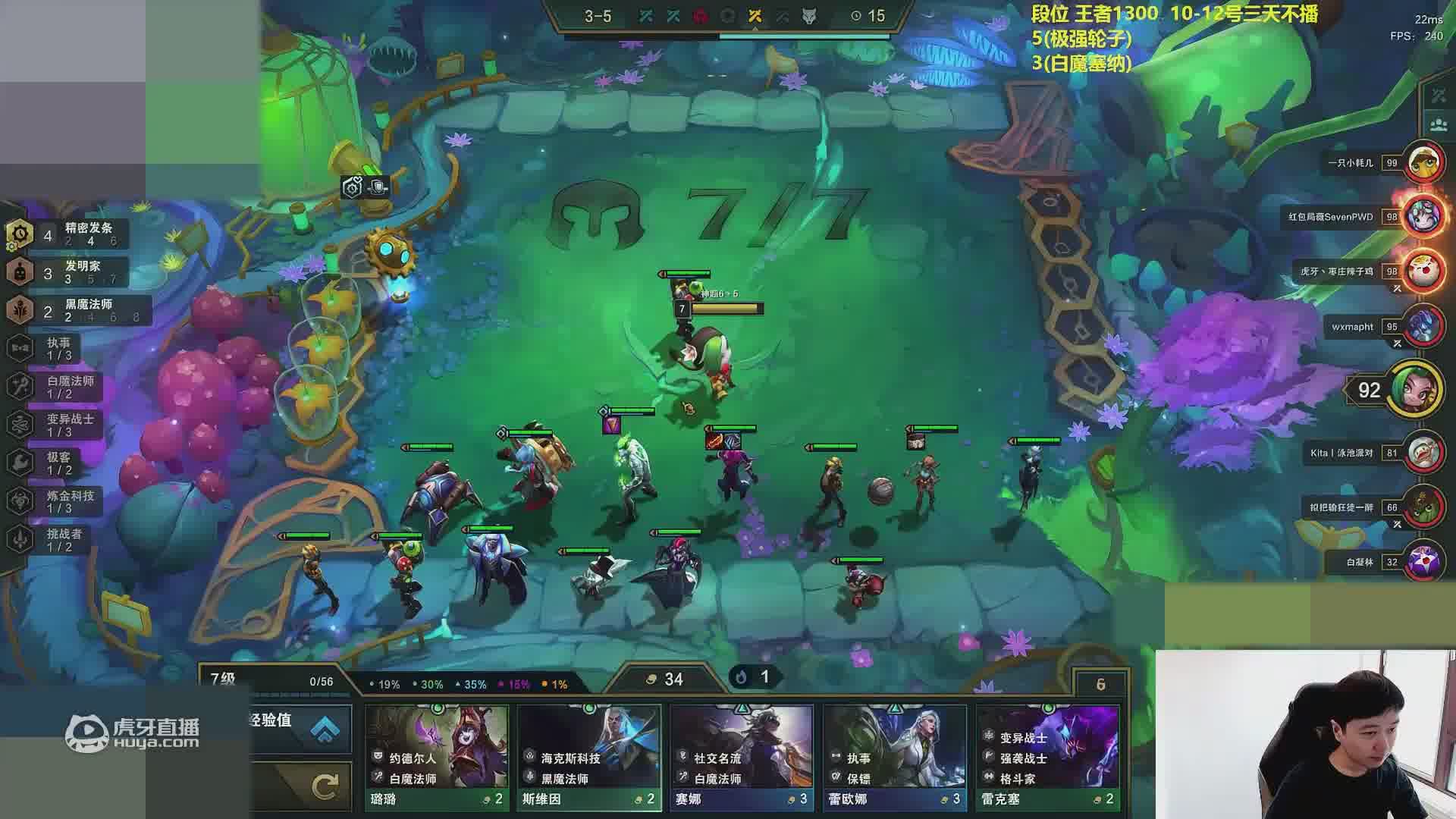Purchase 雷克塞 from the shop

[x=1047, y=757]
